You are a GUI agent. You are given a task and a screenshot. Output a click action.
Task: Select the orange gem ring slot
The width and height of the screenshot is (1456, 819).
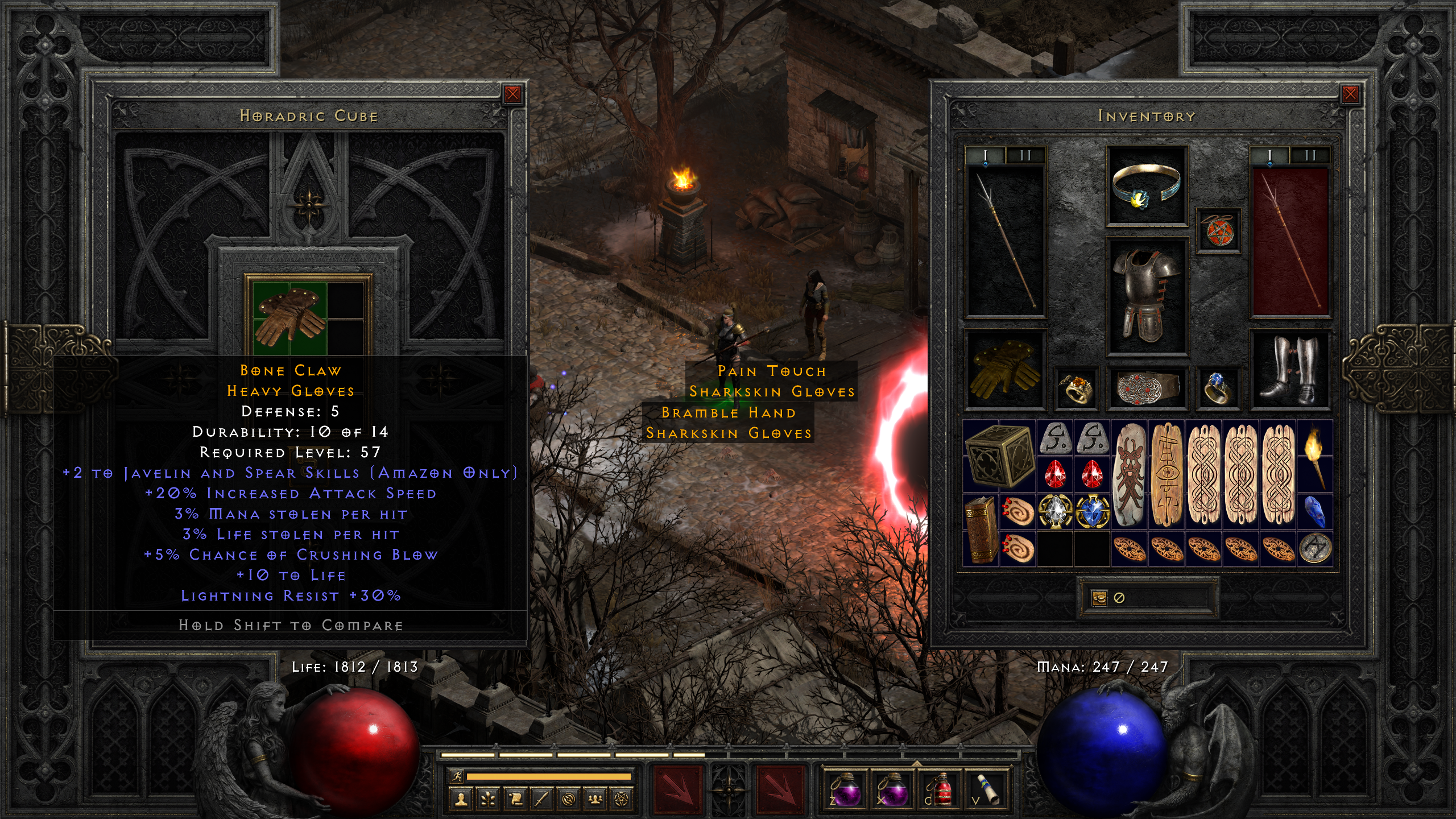pyautogui.click(x=1075, y=388)
